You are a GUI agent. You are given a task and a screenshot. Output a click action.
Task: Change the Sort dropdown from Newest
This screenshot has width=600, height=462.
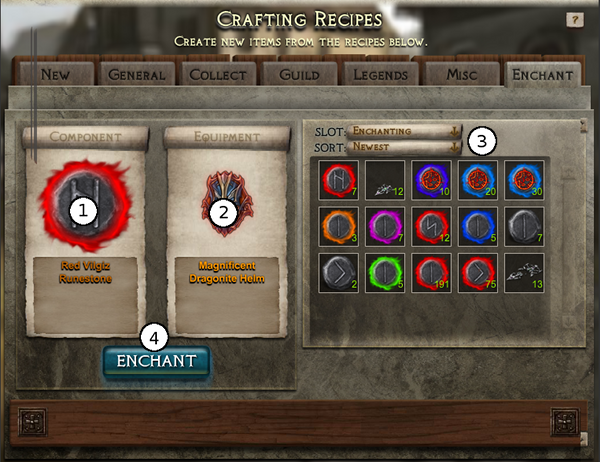[x=404, y=148]
